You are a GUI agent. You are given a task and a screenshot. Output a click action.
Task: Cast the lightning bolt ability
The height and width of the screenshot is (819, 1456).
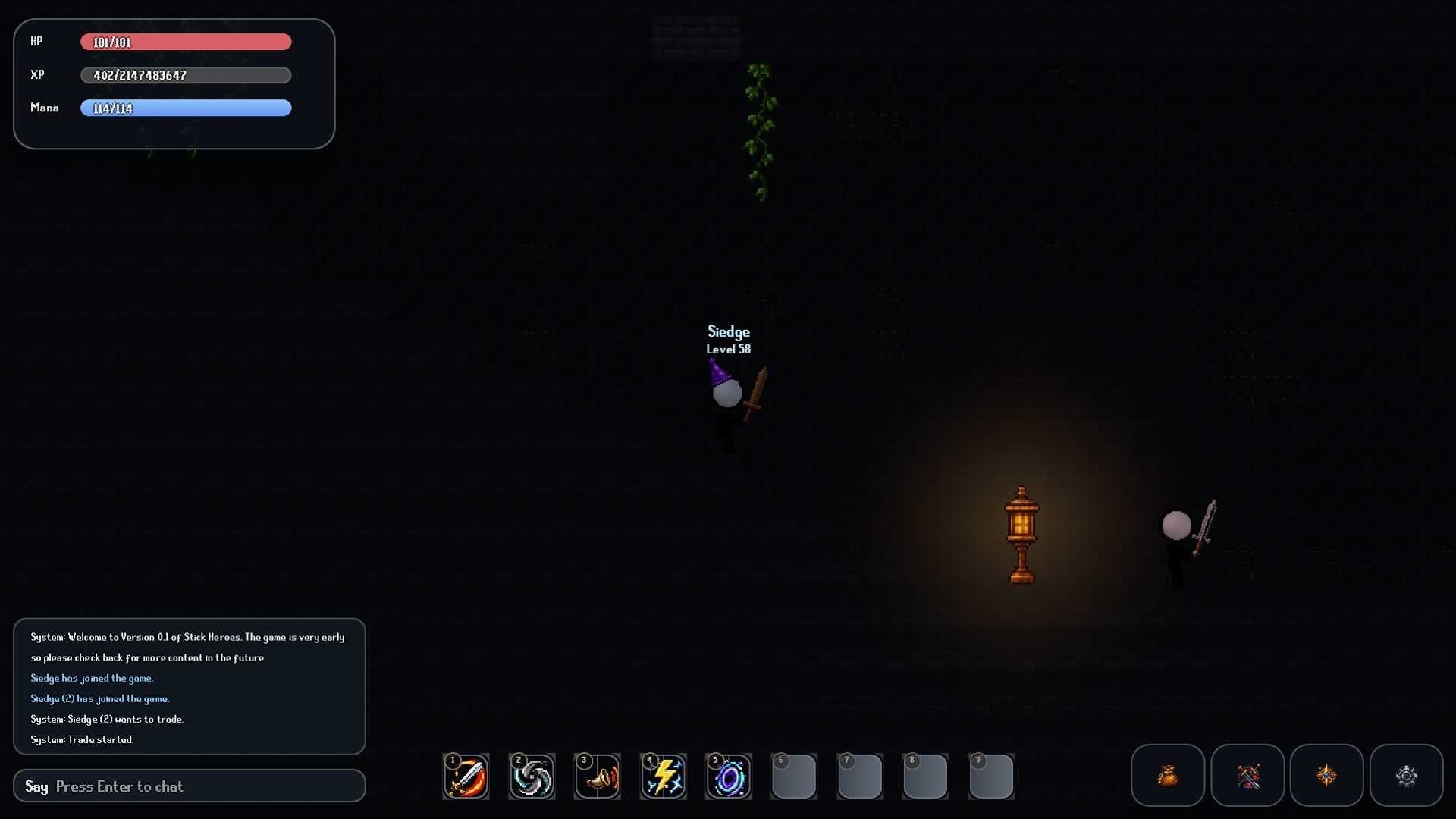point(664,777)
